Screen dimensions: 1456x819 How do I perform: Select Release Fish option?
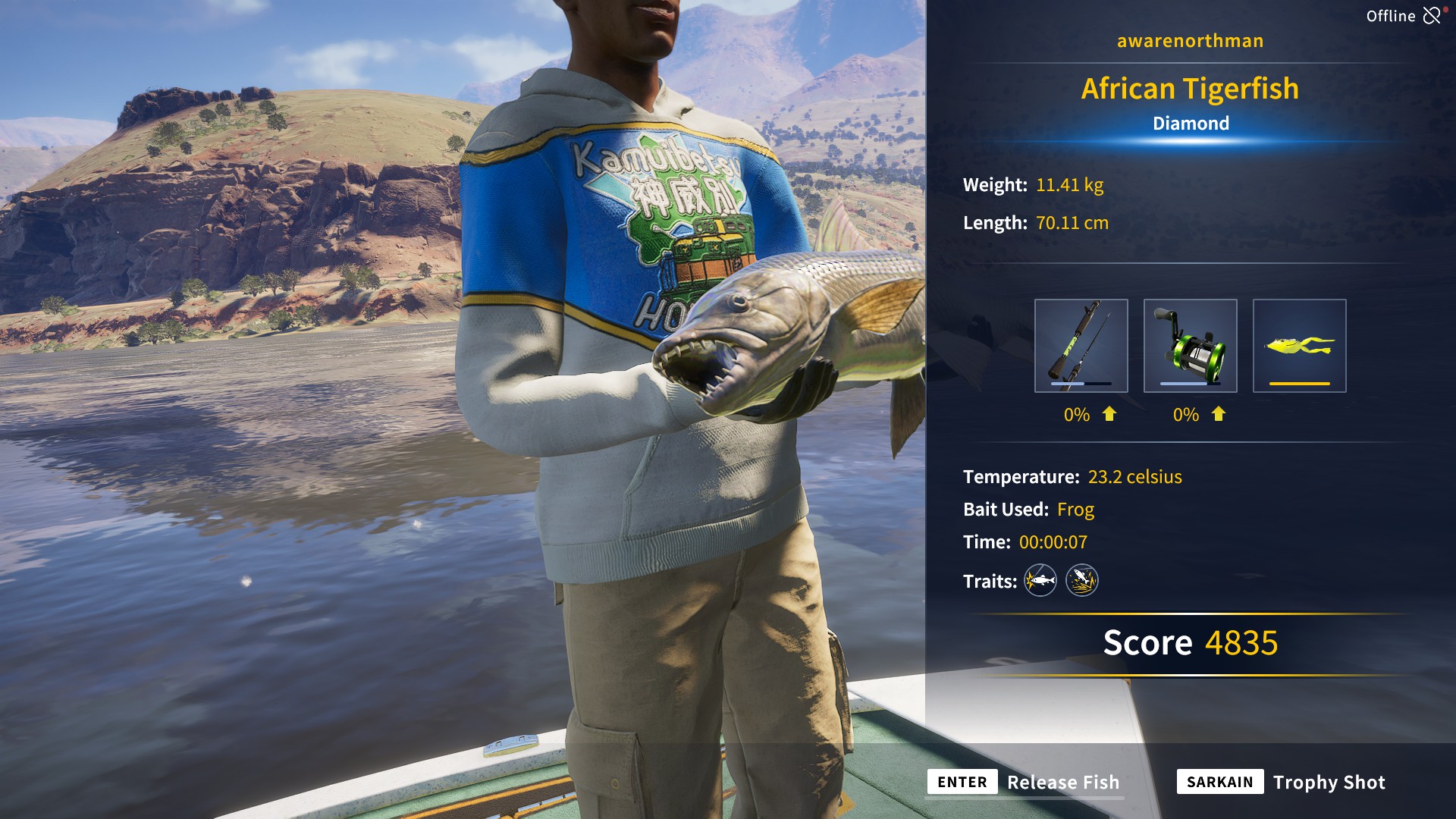click(1062, 782)
